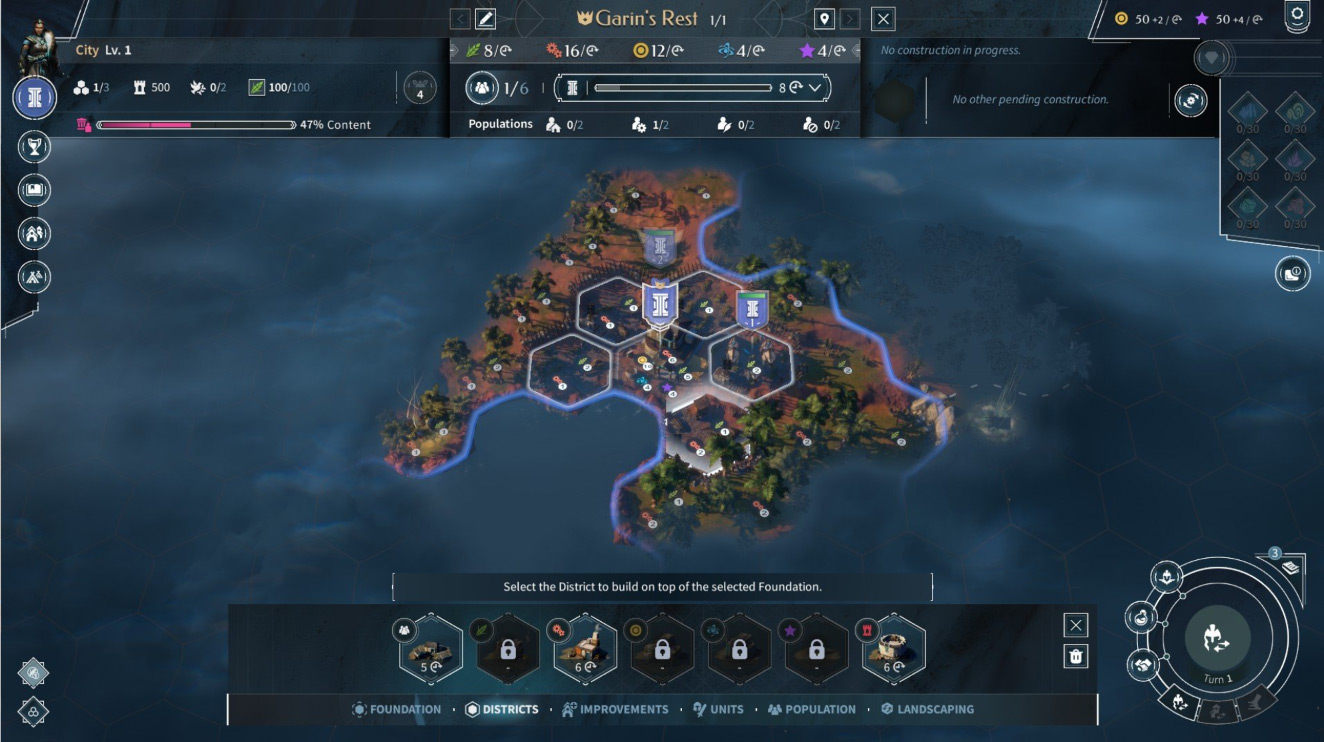Choose the housing district costing 5 turns
The height and width of the screenshot is (742, 1324).
click(x=431, y=650)
